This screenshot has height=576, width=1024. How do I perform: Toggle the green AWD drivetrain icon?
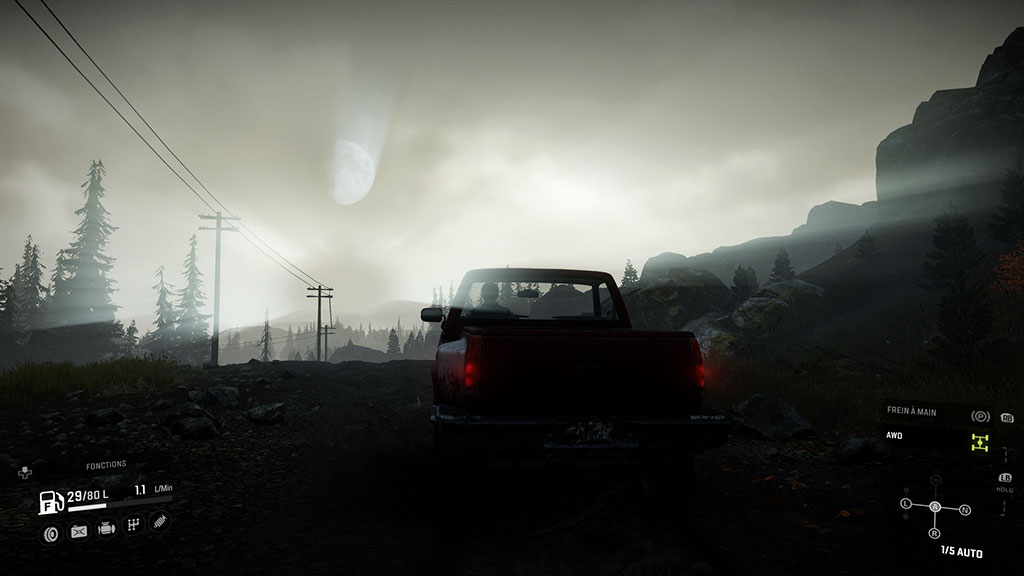980,441
